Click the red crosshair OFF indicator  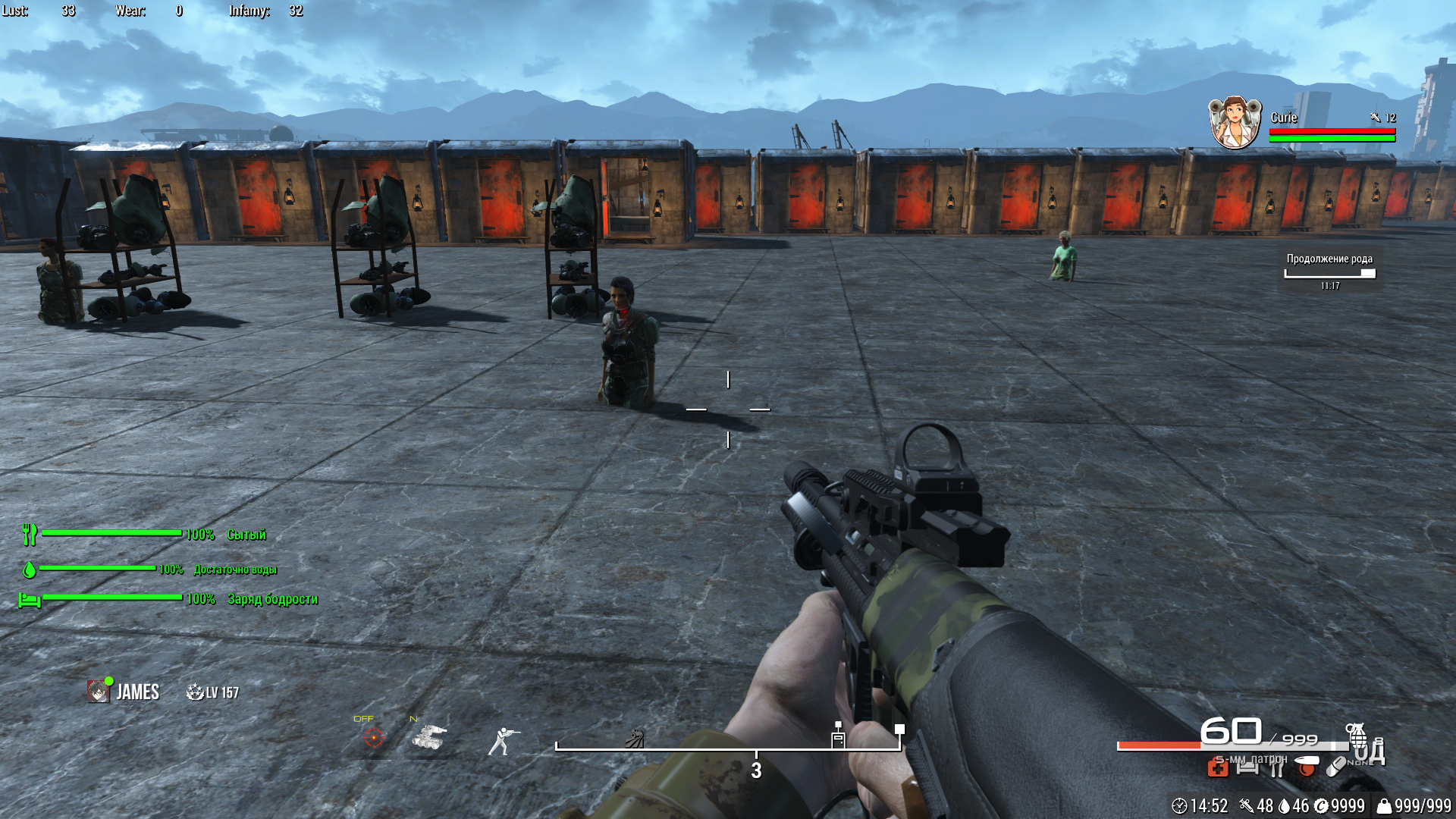[374, 736]
